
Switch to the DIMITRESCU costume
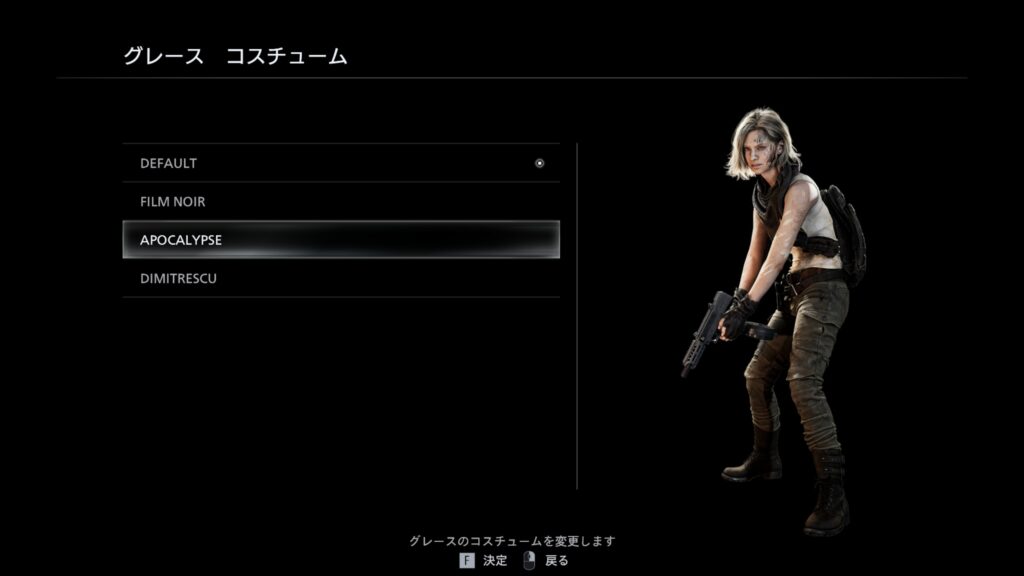tap(340, 279)
